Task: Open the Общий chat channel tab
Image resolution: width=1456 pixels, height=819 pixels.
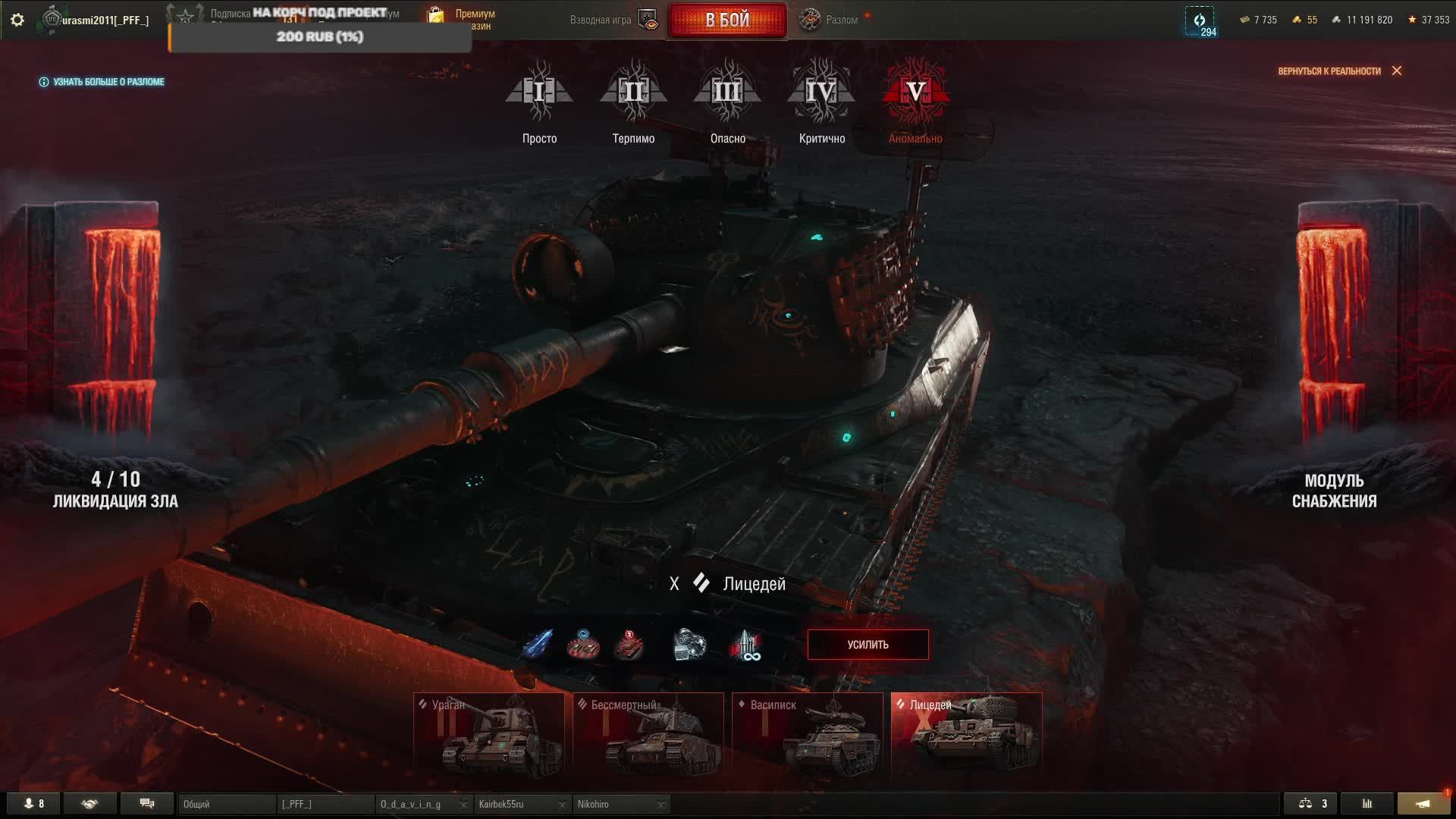Action: 226,804
